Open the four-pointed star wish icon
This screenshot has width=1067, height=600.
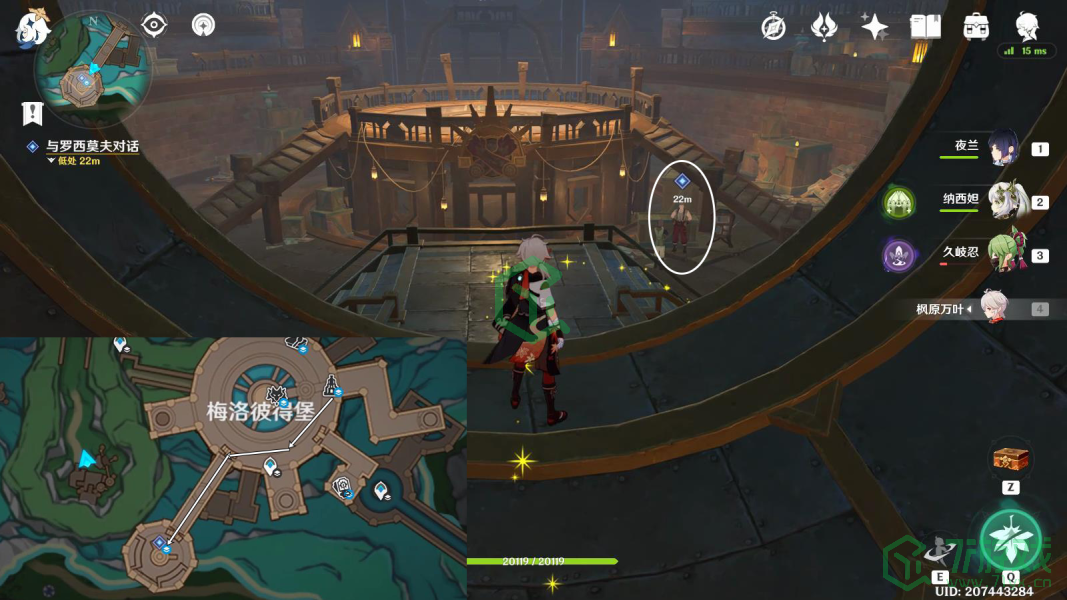(874, 27)
